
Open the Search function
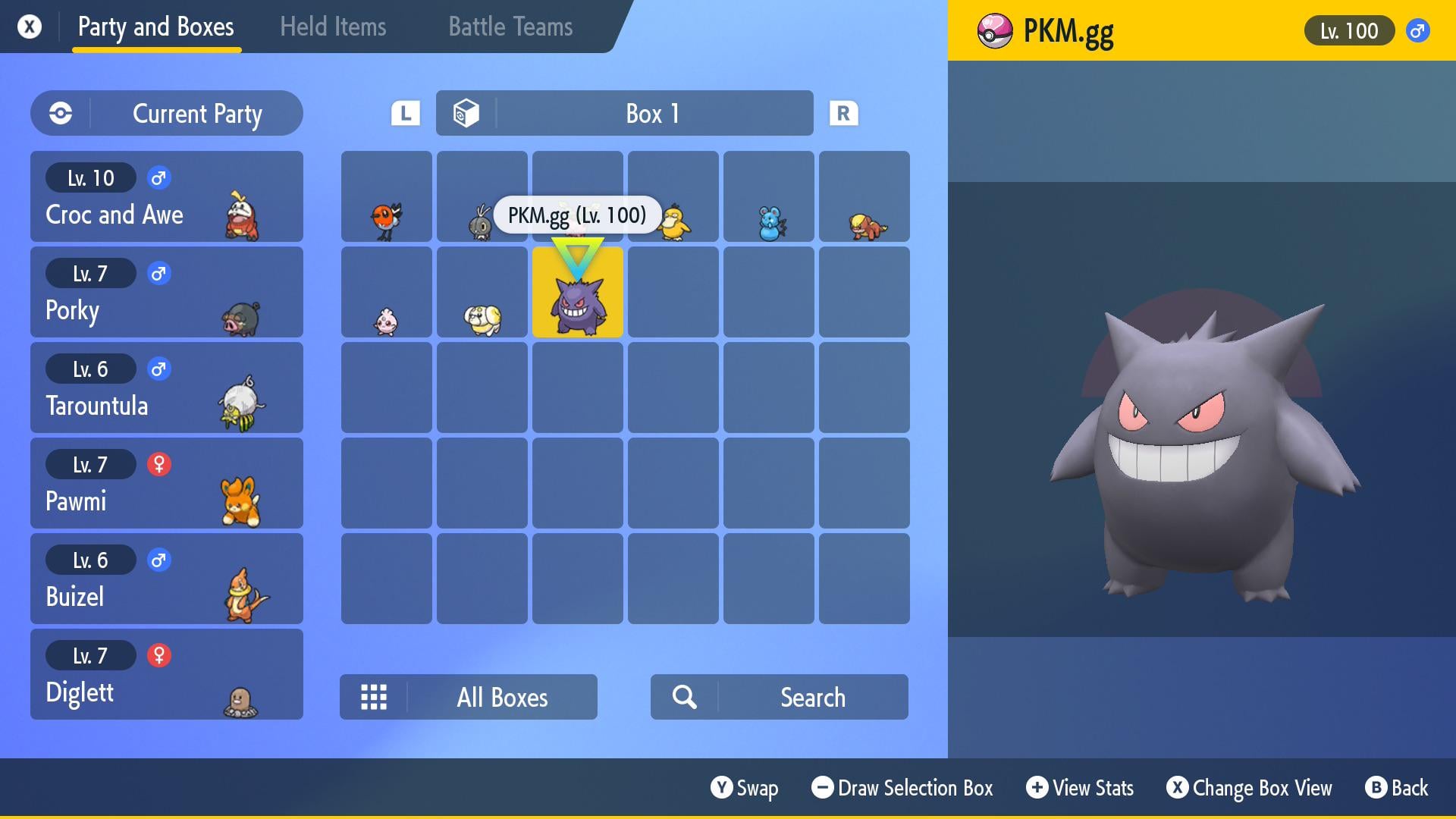pos(780,697)
